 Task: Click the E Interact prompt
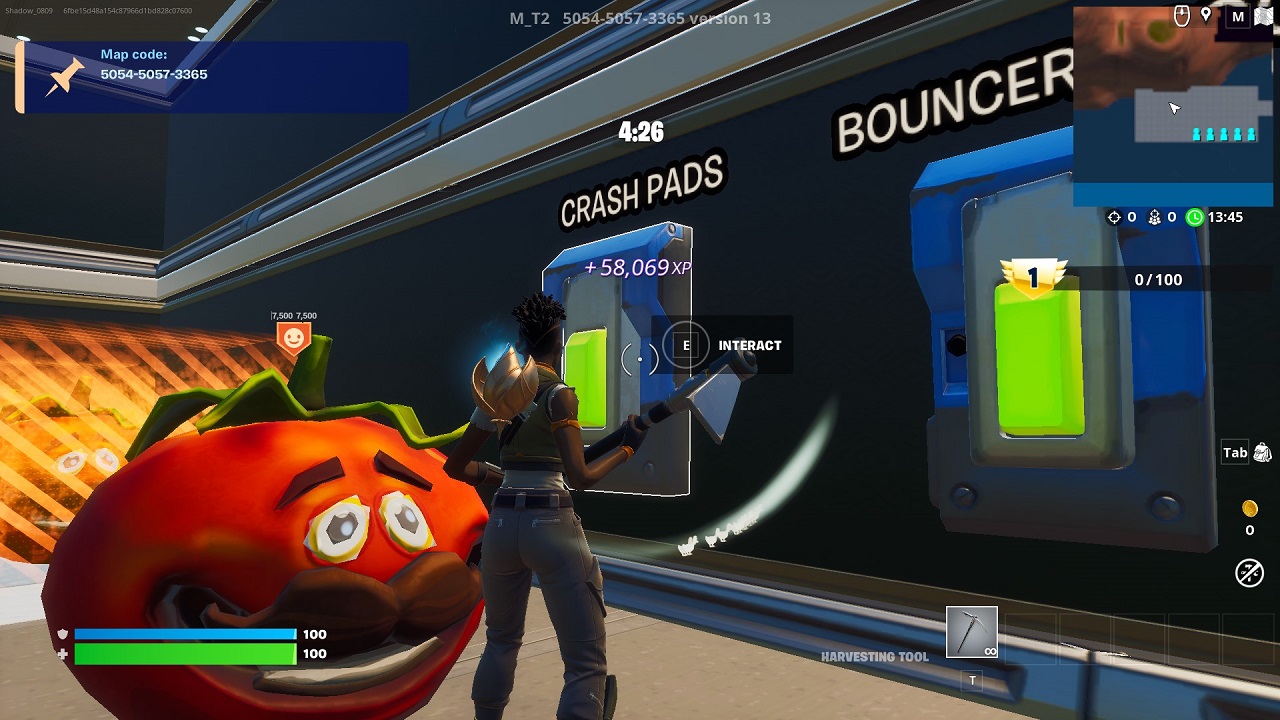723,345
